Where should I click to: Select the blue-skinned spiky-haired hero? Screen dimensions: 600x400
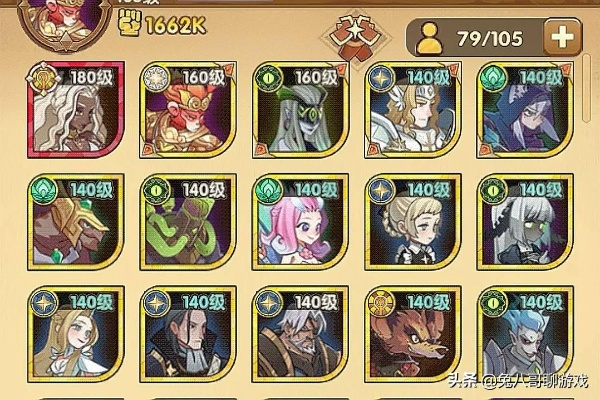point(522,336)
